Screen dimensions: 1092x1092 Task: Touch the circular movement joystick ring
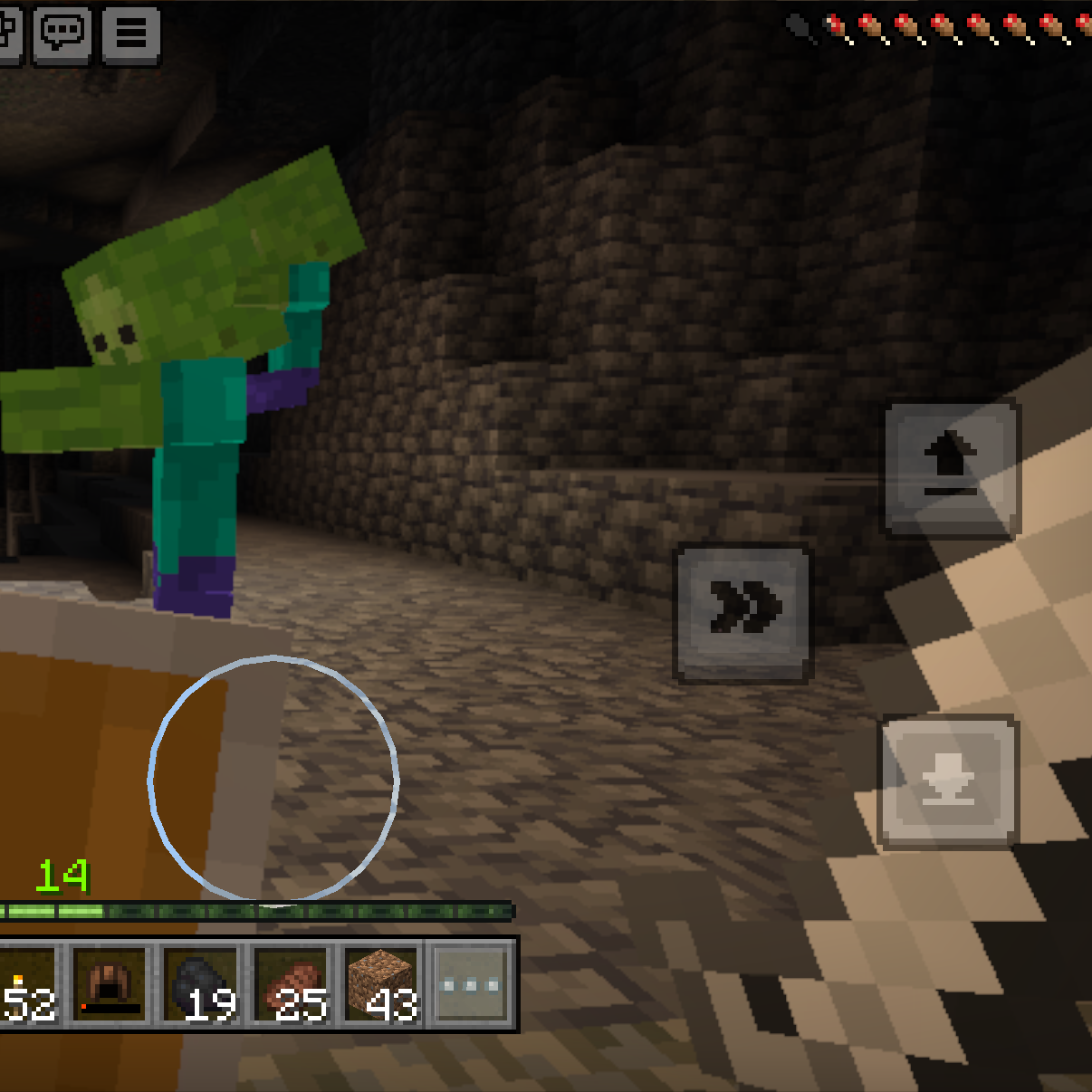273,779
